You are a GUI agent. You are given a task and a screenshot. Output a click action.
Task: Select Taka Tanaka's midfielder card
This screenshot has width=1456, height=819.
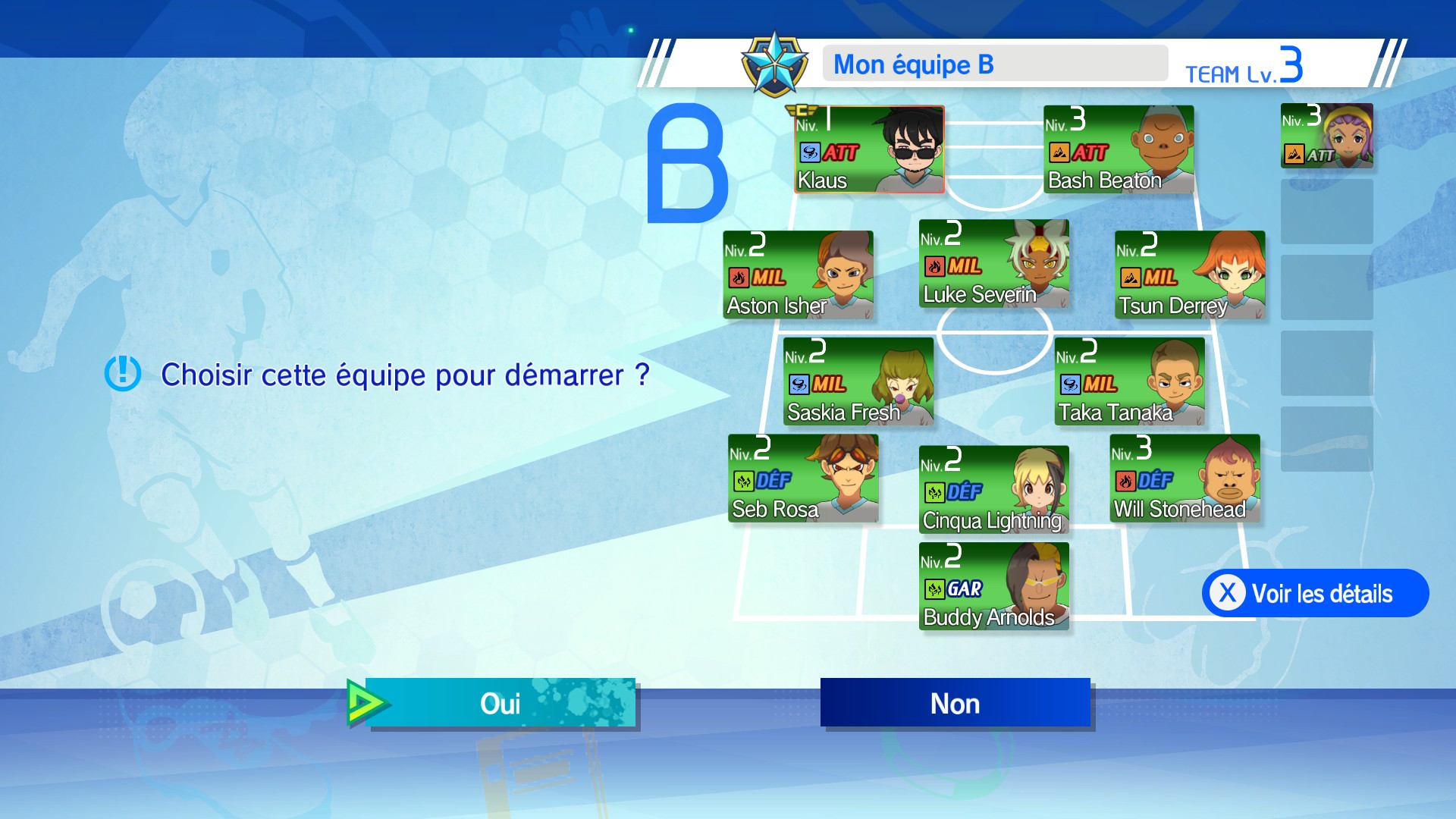click(x=1129, y=381)
